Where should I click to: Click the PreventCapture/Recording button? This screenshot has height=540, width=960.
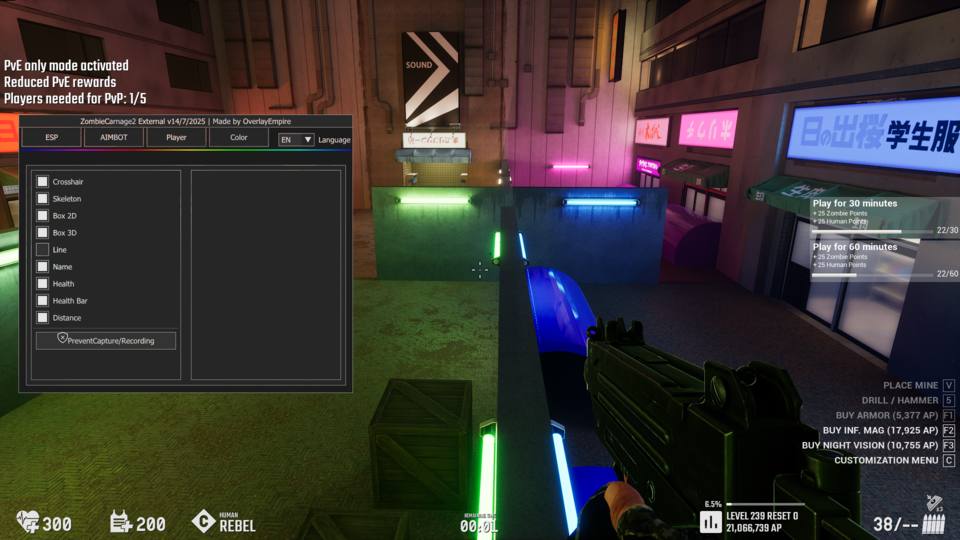click(106, 341)
